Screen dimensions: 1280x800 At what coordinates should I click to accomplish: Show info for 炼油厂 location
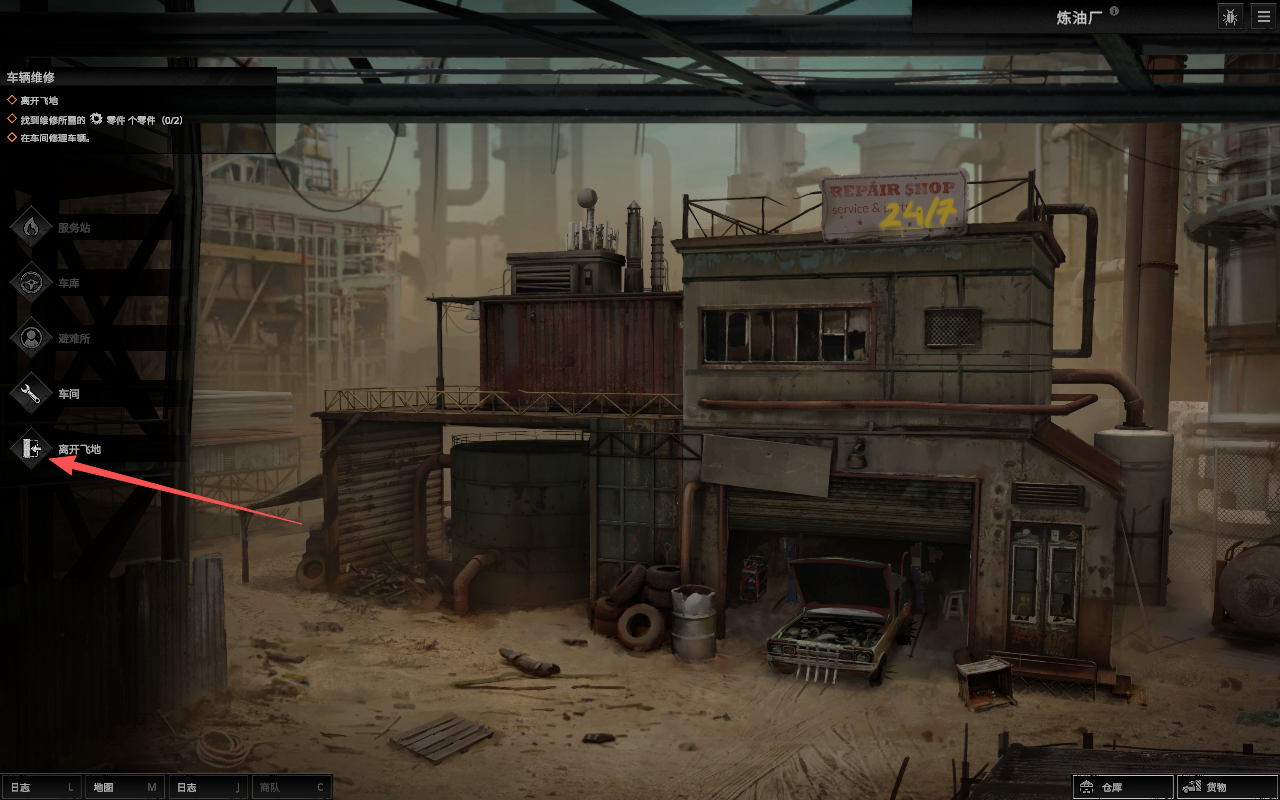1114,12
